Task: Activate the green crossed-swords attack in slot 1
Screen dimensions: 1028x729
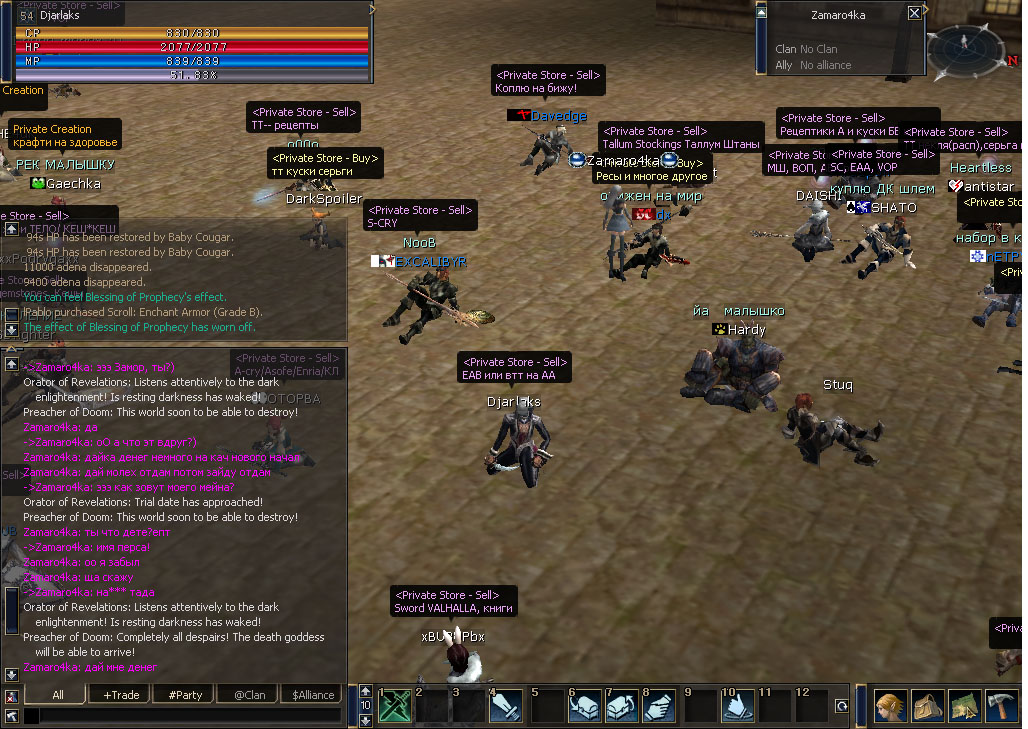Action: 395,705
